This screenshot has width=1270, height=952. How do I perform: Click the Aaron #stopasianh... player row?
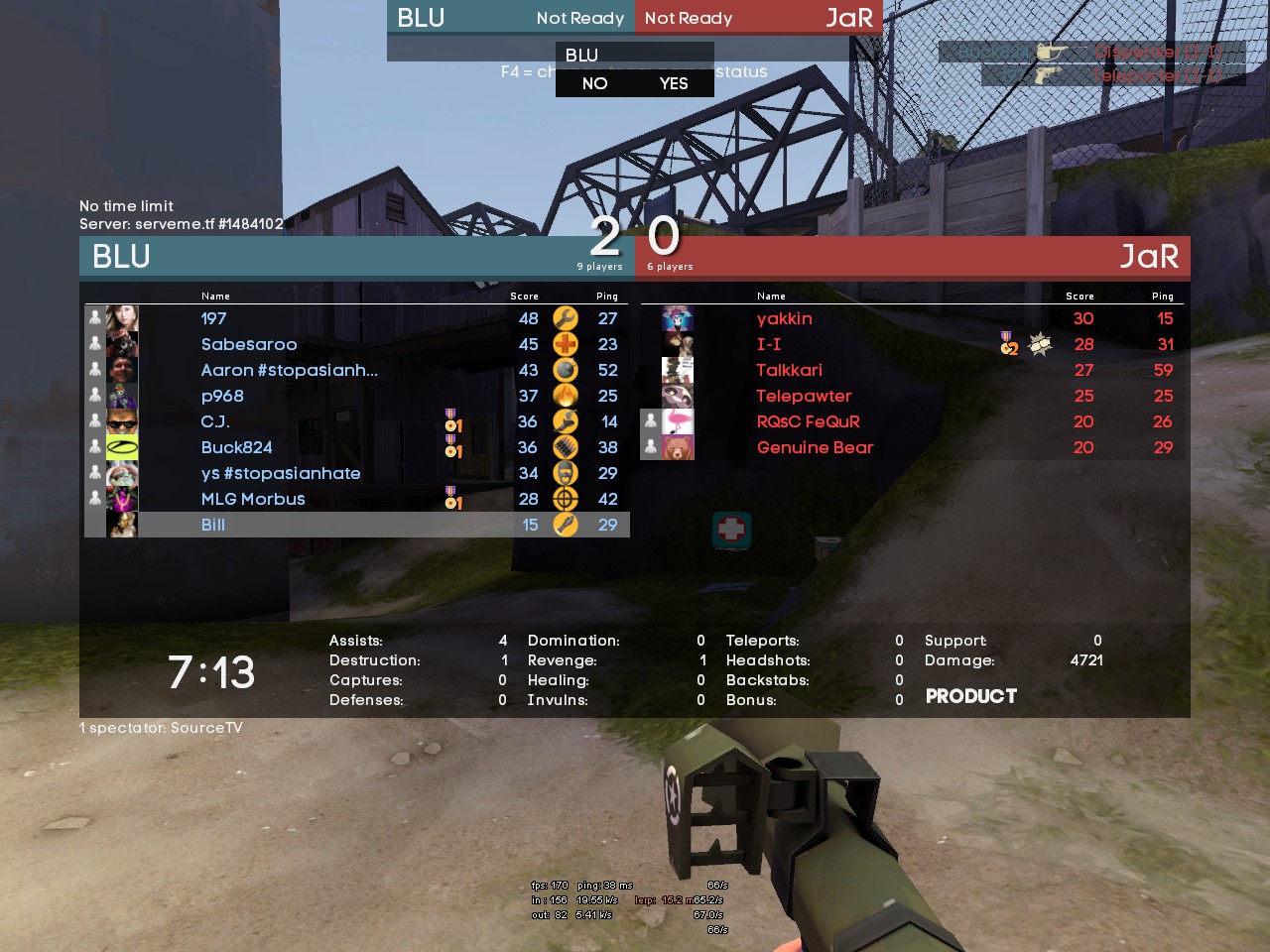coord(289,370)
